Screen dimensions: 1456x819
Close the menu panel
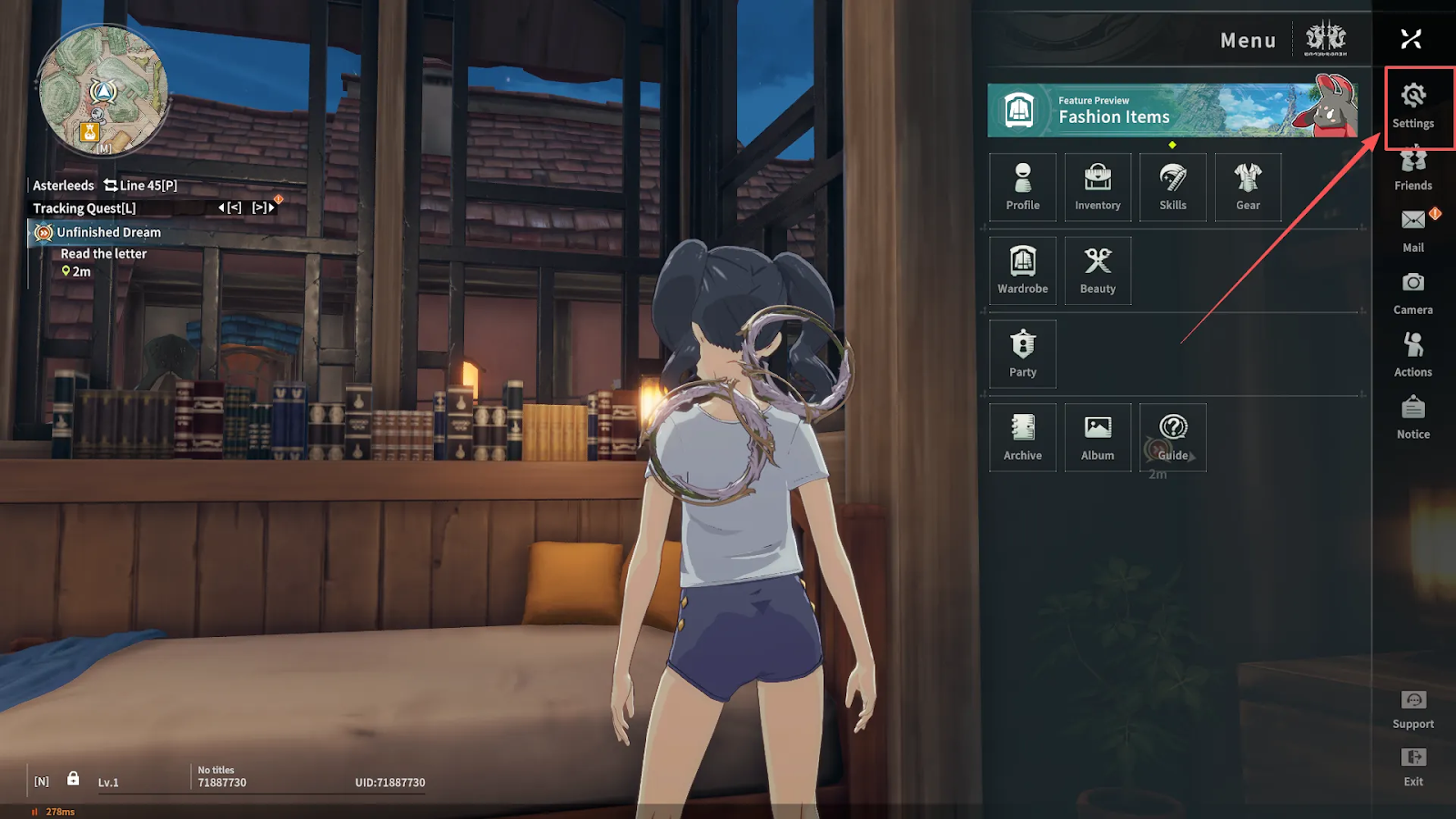1410,39
